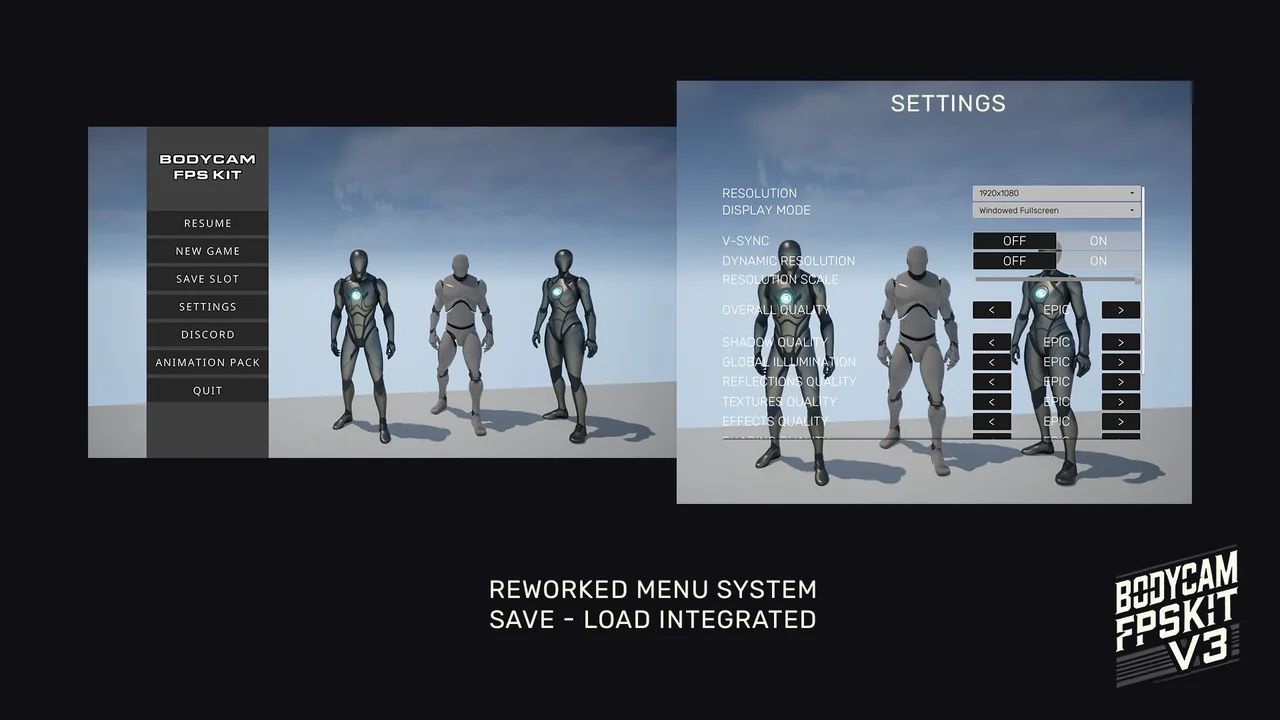Click the Resolution Scale slider
The height and width of the screenshot is (720, 1280).
1056,280
